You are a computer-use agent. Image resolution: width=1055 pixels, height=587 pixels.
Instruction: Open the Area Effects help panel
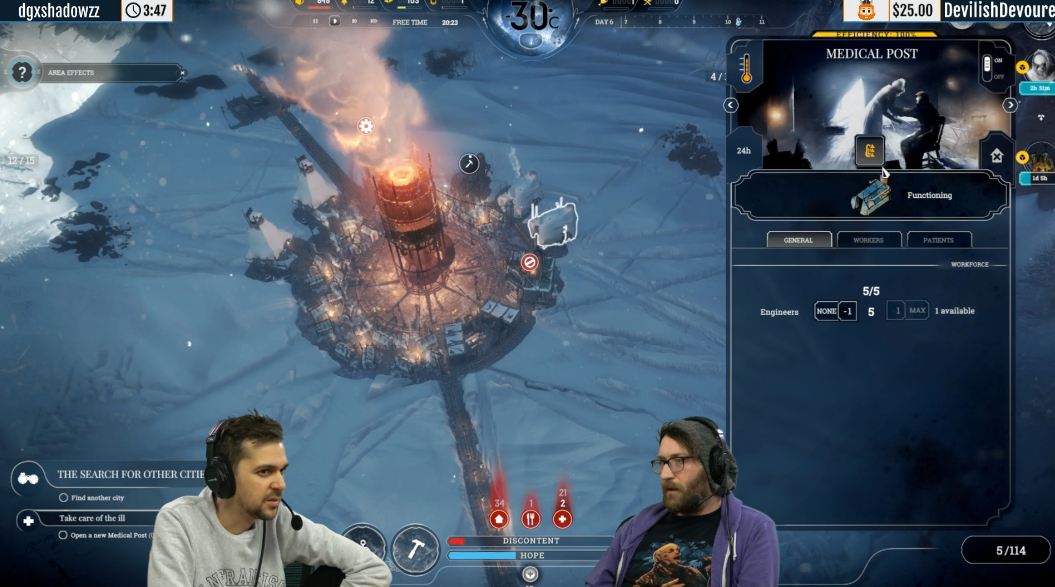pyautogui.click(x=22, y=72)
